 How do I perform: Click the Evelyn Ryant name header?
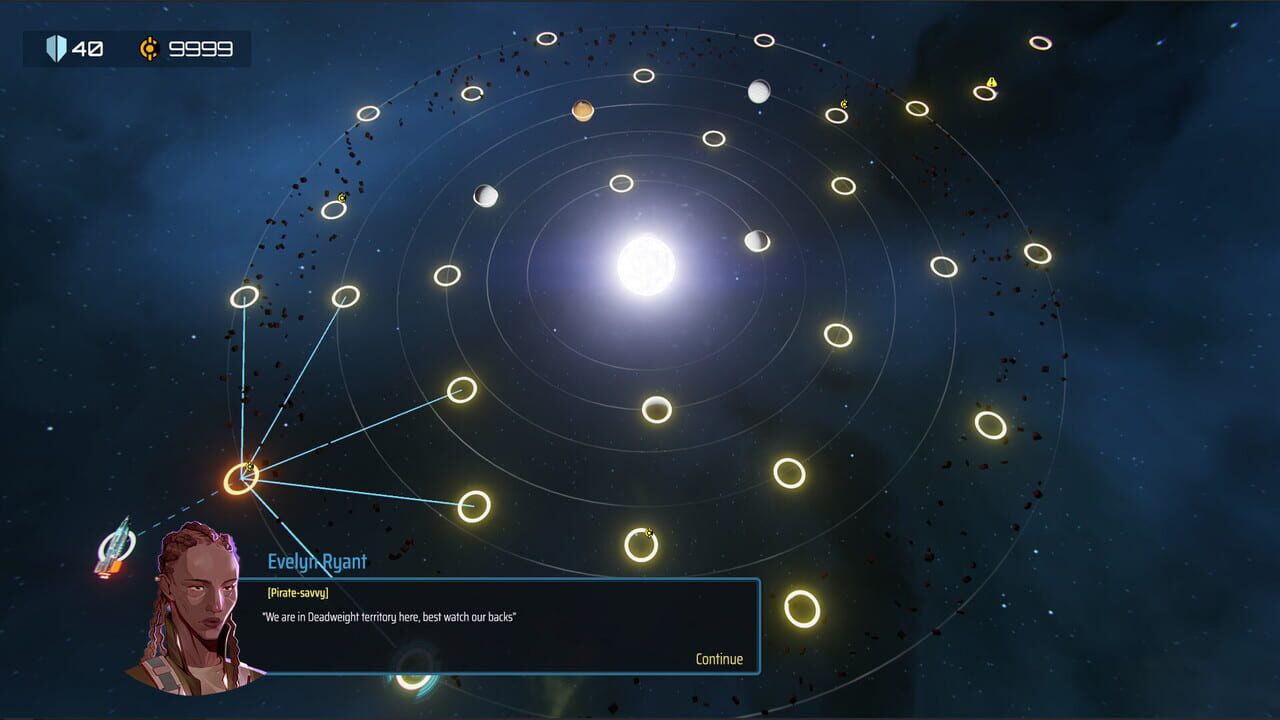[315, 560]
